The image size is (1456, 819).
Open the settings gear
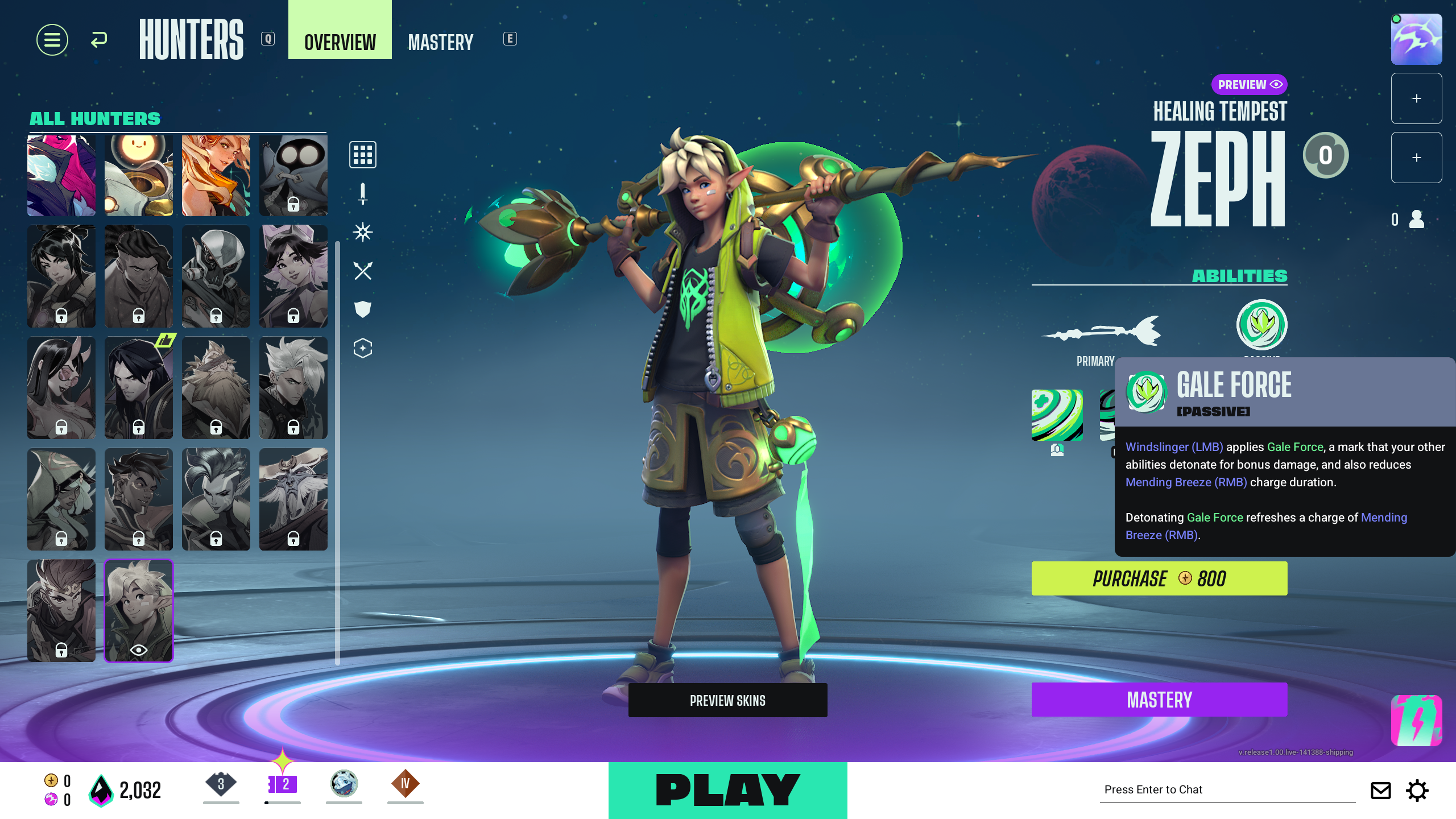[x=1417, y=791]
